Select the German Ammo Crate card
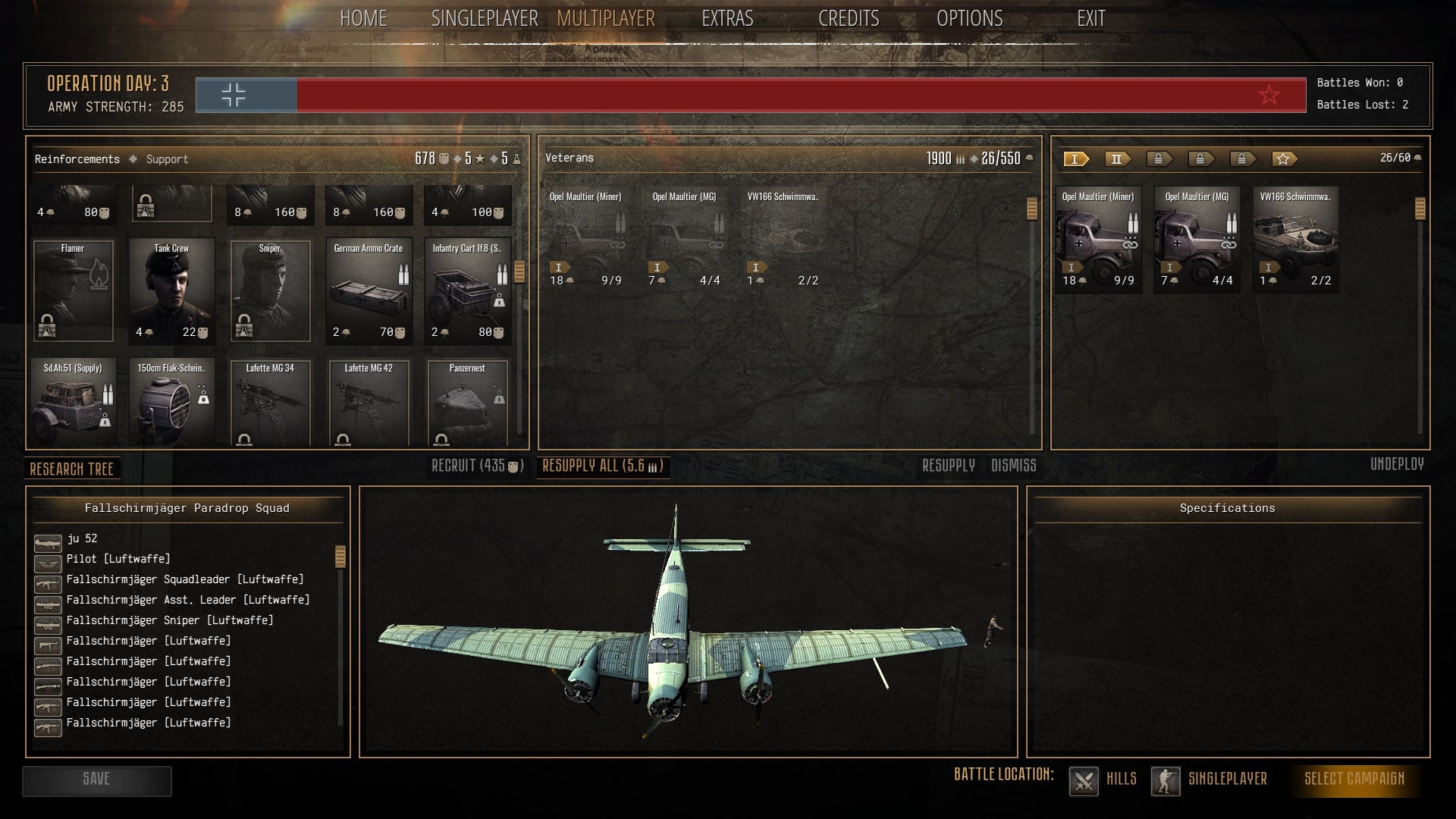Image resolution: width=1456 pixels, height=819 pixels. 369,291
